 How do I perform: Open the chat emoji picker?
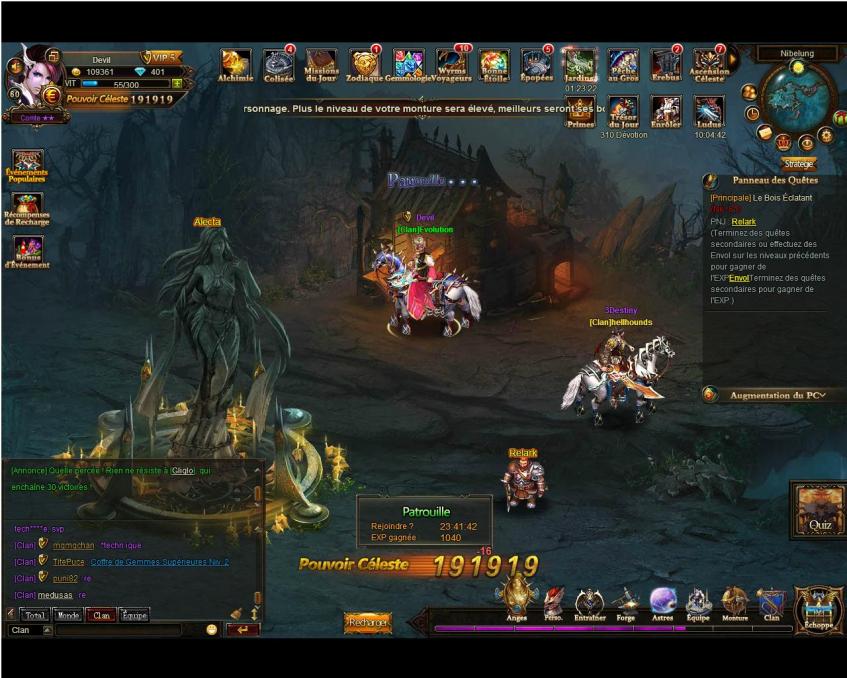point(212,630)
